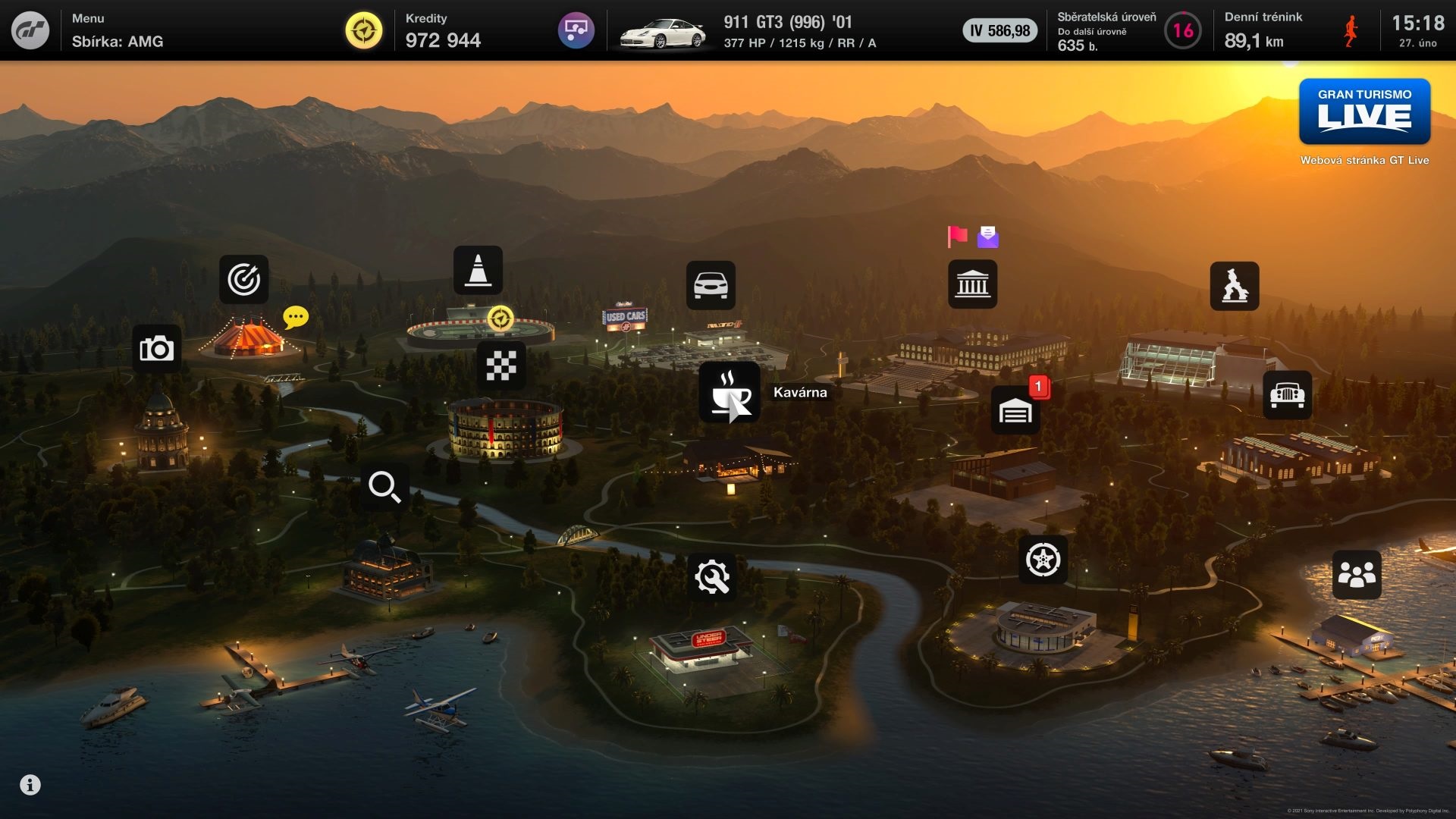Click the yellow speech bubble notification
The height and width of the screenshot is (819, 1456).
295,316
